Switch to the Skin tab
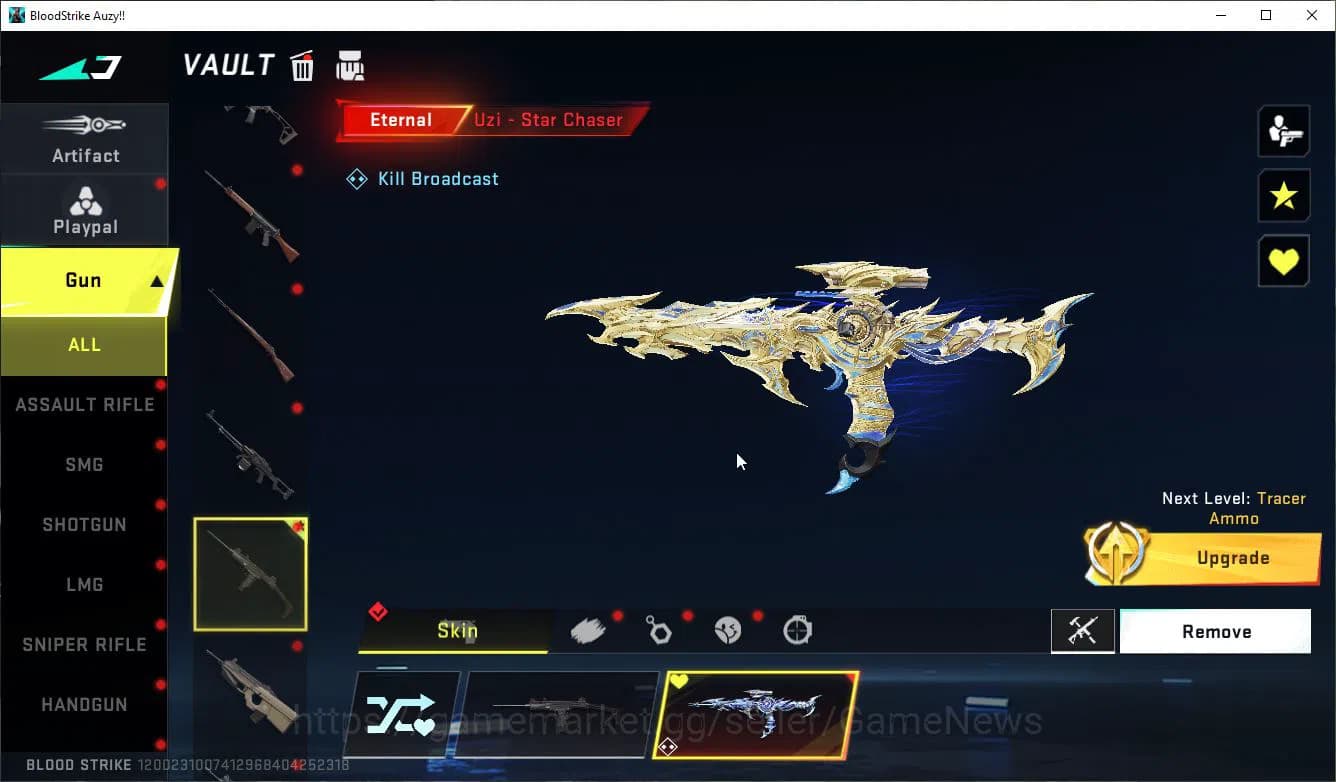1336x782 pixels. click(x=458, y=631)
